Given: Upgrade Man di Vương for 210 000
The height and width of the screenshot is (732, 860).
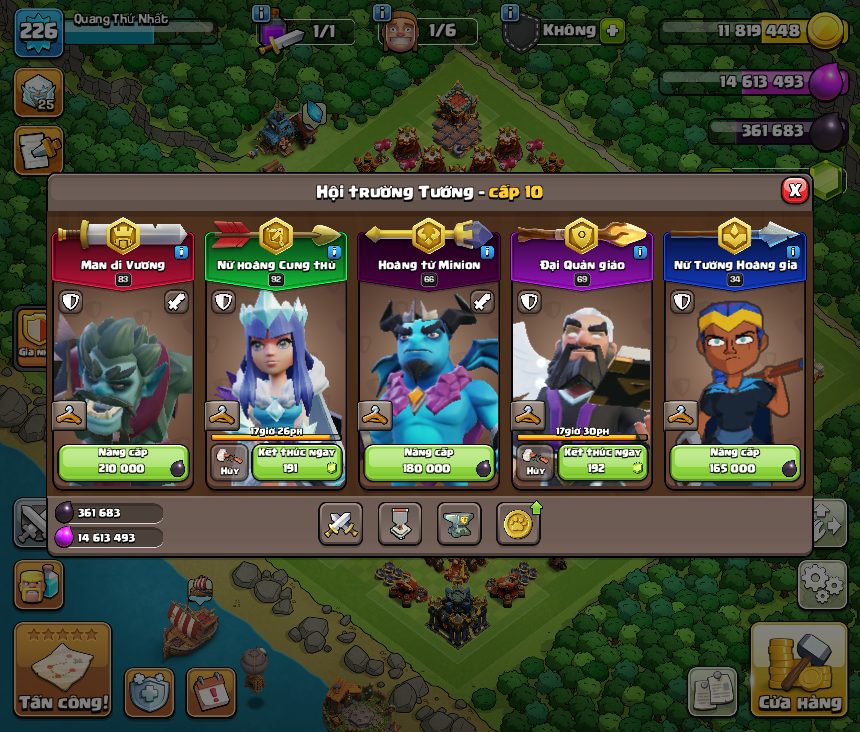Looking at the screenshot, I should [122, 462].
